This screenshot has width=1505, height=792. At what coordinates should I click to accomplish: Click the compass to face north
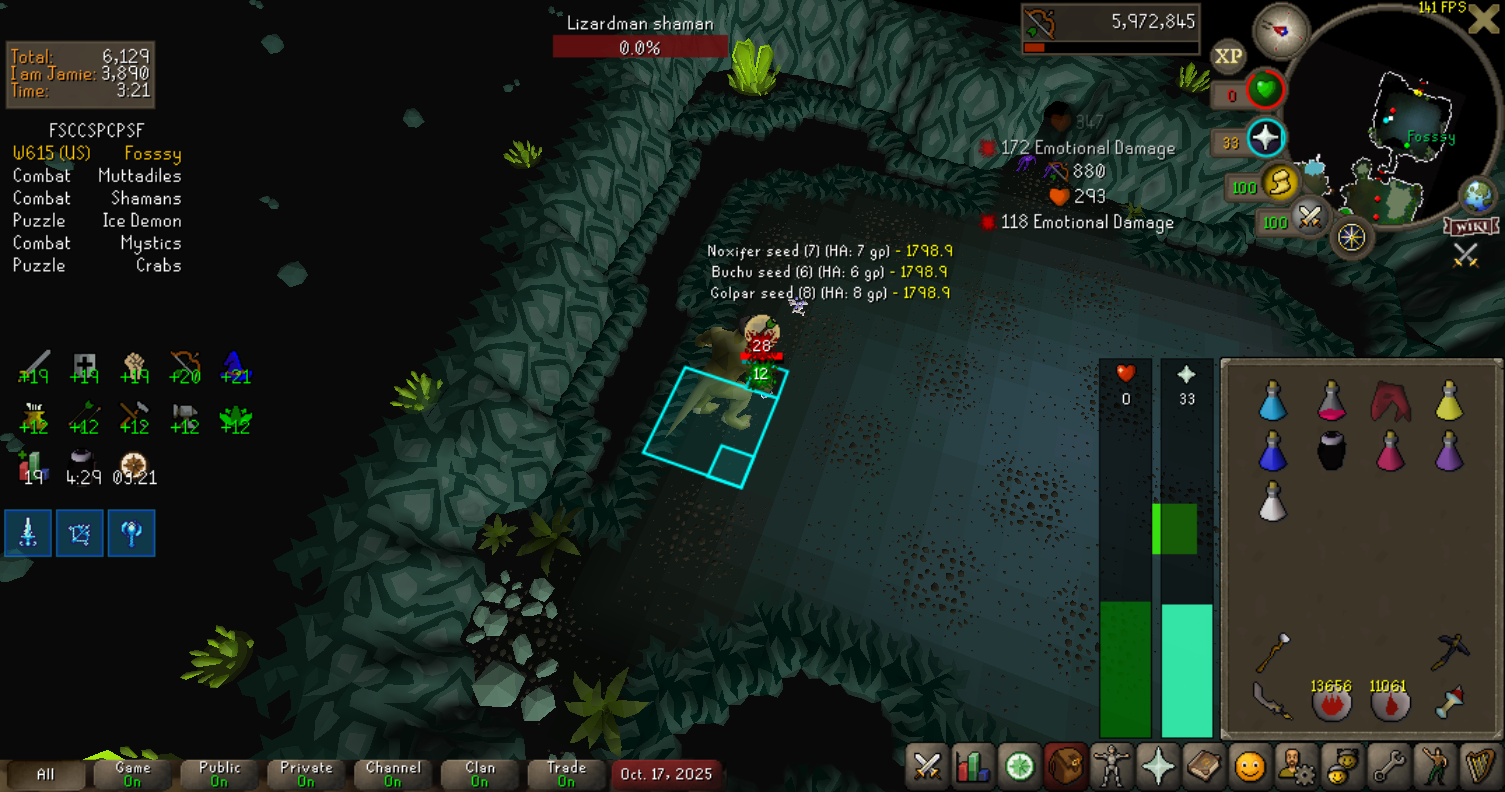pyautogui.click(x=1281, y=31)
